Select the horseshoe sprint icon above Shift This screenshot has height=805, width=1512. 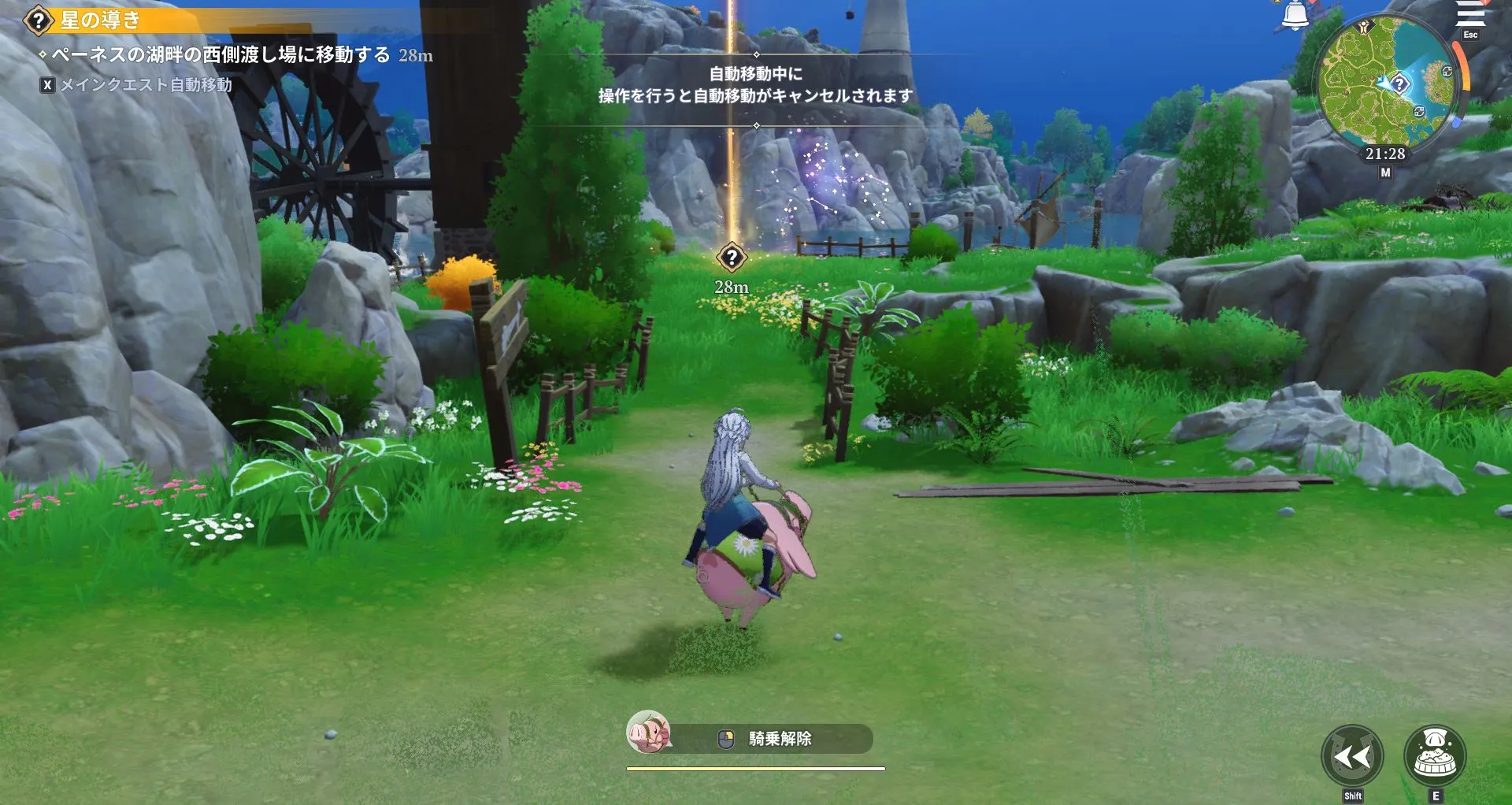1353,754
